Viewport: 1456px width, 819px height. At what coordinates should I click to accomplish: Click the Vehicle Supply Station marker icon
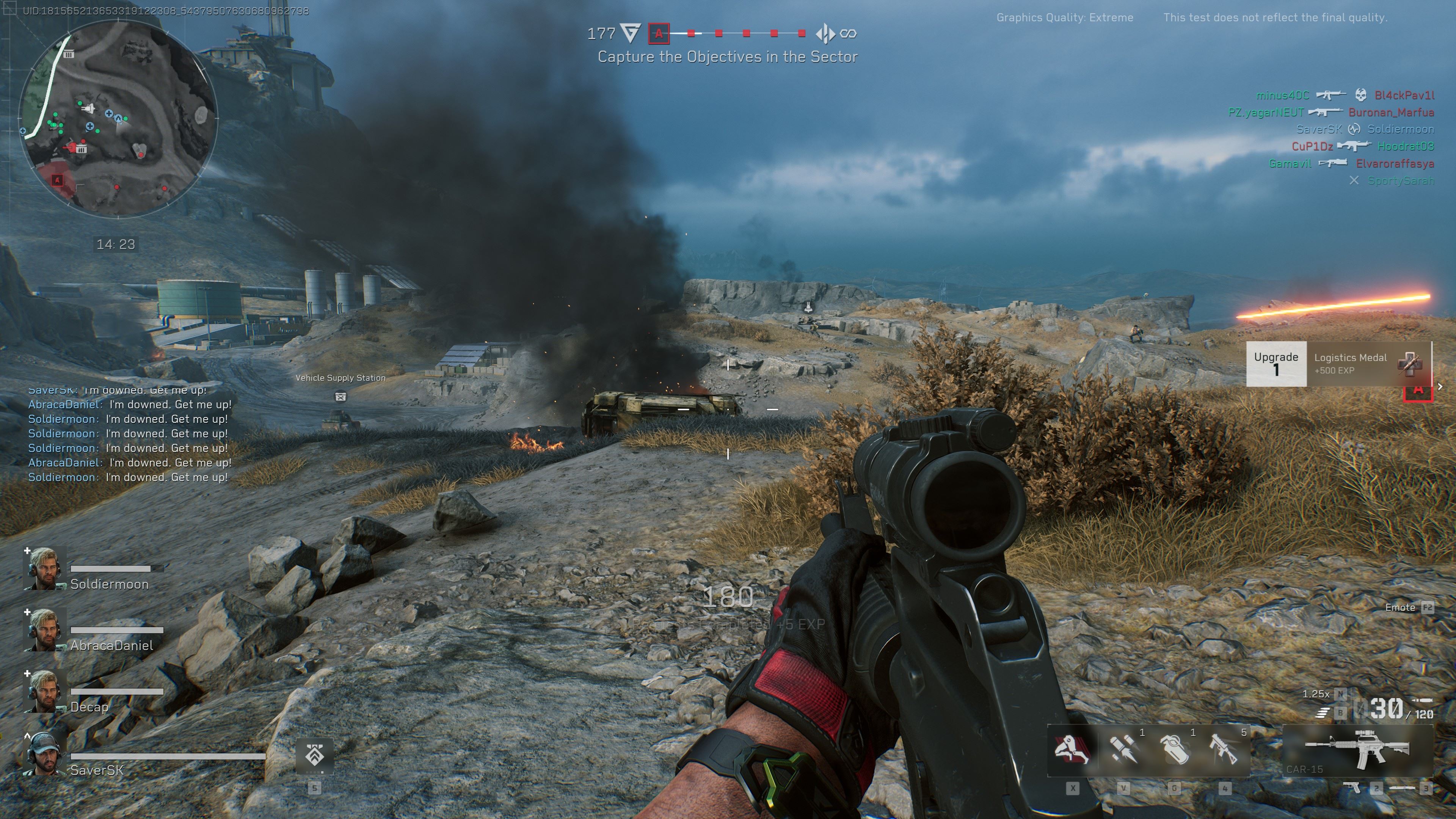[340, 397]
